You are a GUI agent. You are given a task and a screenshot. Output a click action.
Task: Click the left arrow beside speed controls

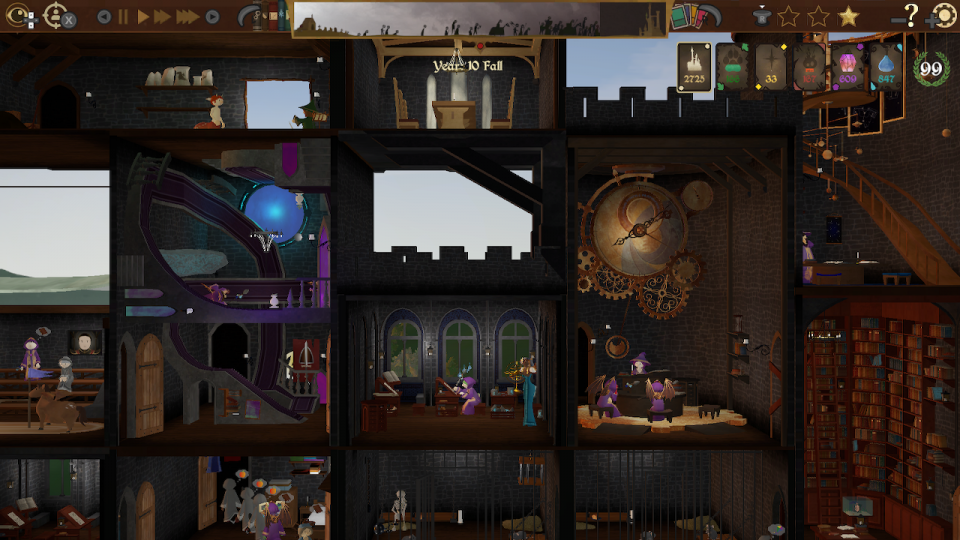pos(104,17)
